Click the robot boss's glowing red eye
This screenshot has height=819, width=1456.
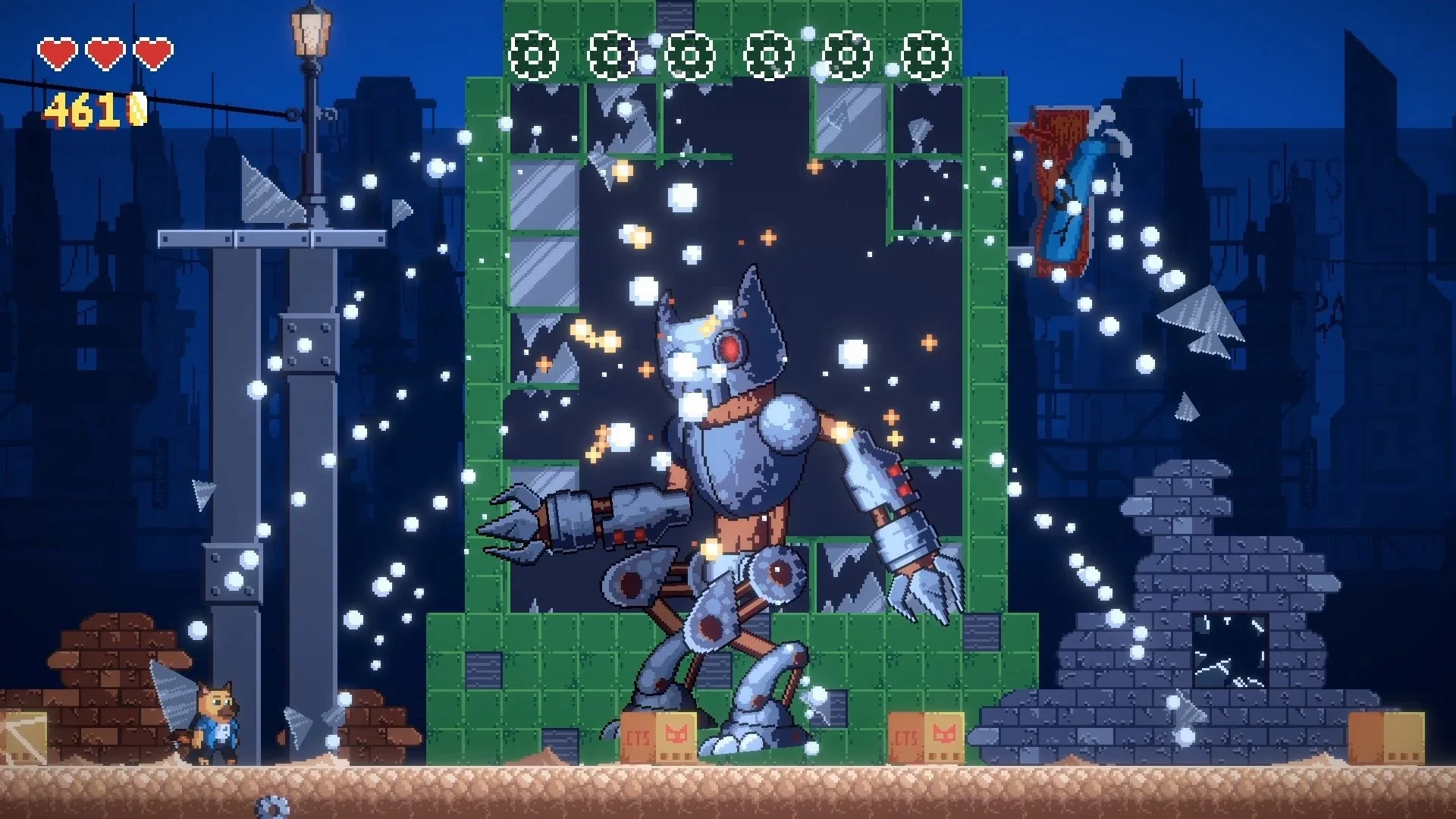730,347
